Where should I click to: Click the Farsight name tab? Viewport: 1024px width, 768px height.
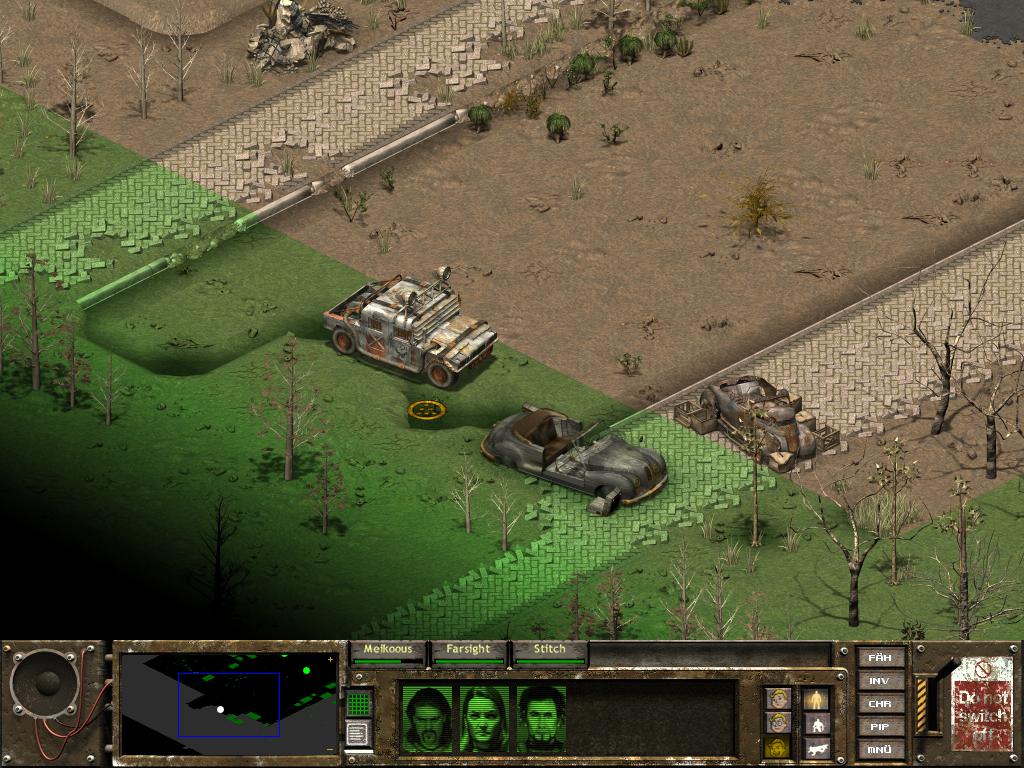[x=468, y=650]
